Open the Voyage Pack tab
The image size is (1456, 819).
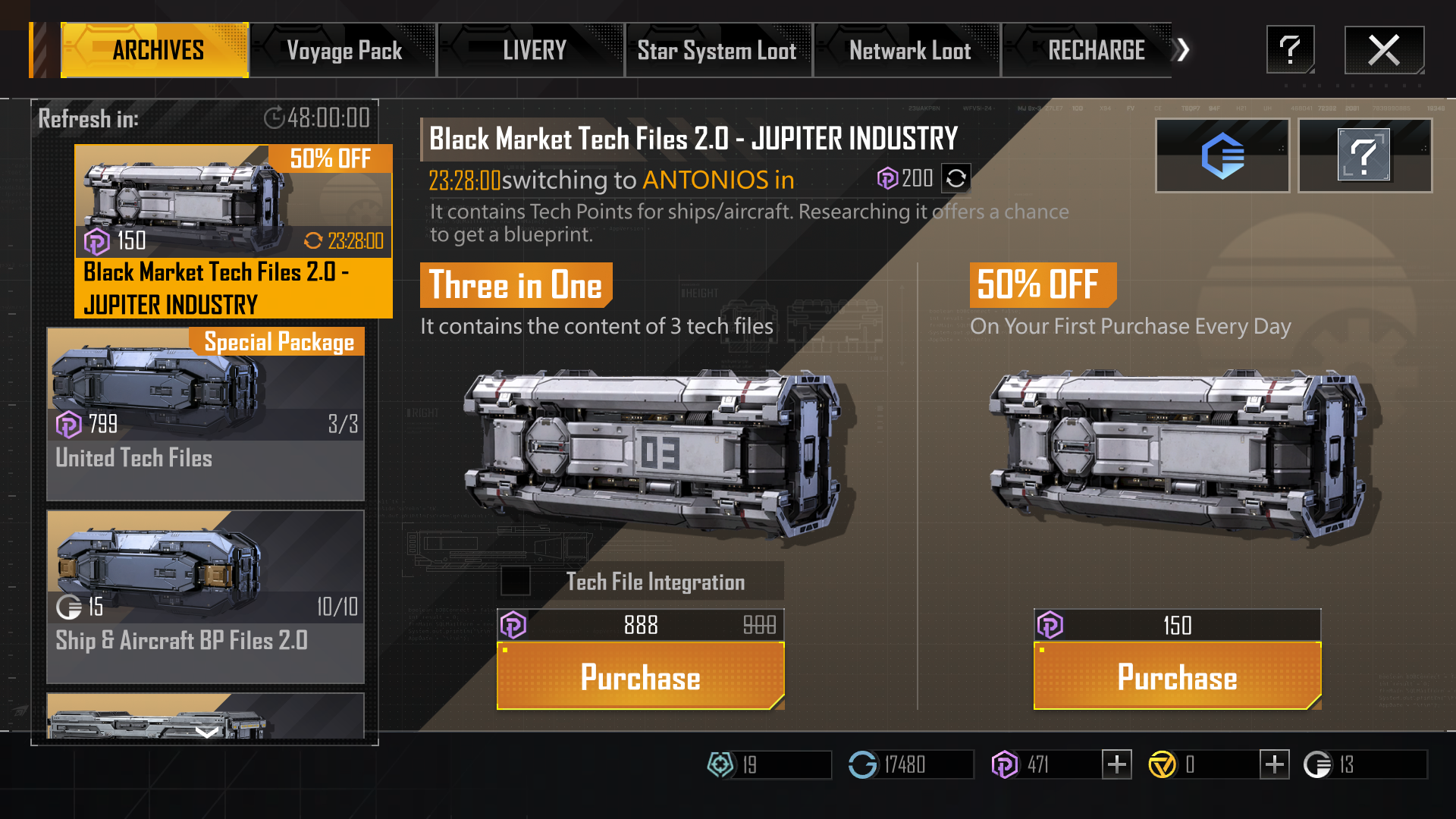click(344, 51)
